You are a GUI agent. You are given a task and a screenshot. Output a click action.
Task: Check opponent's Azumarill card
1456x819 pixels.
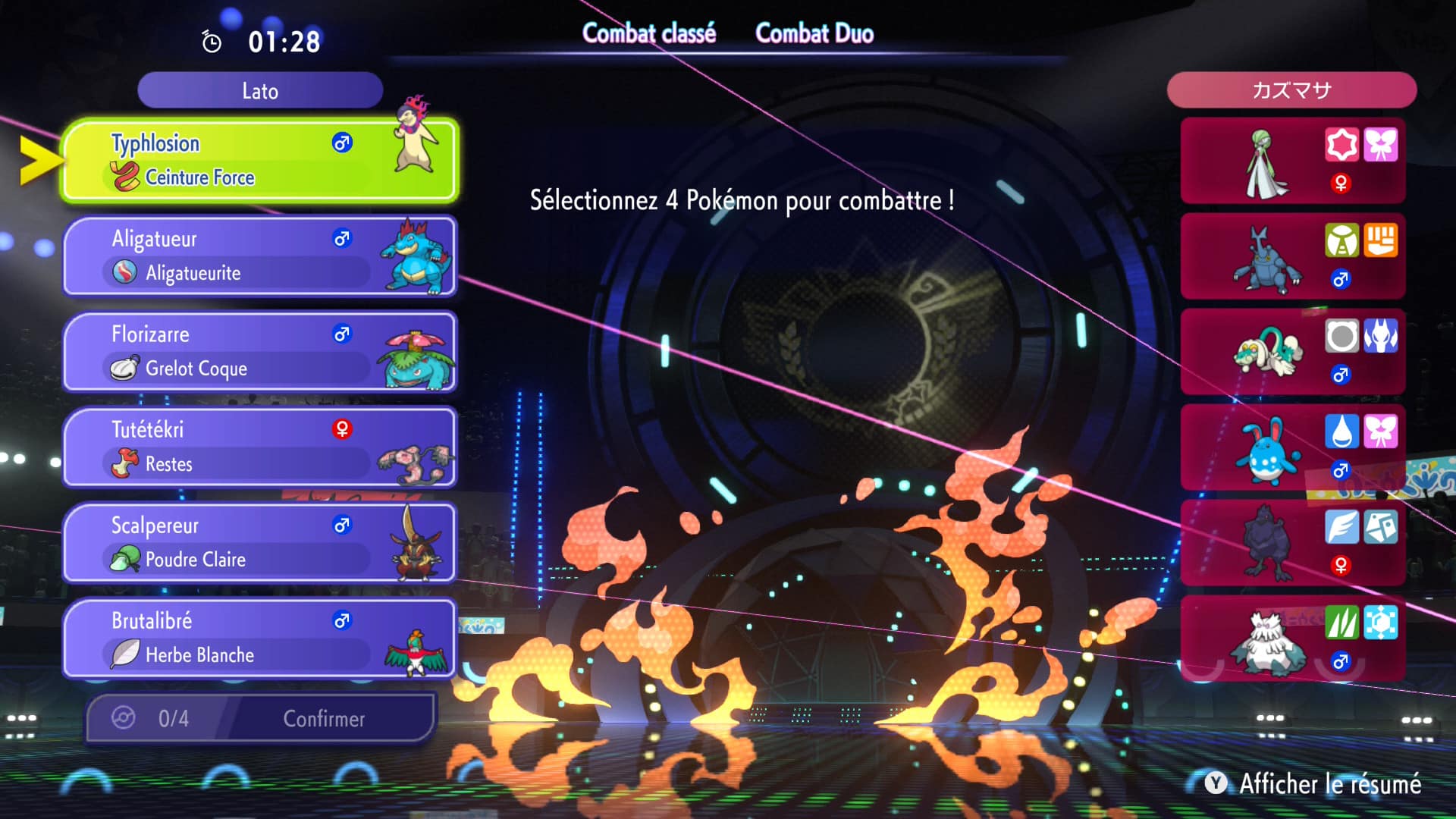[1292, 447]
